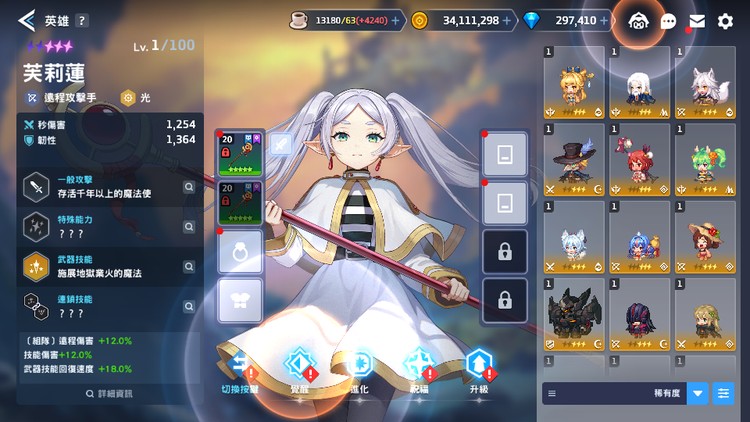Image resolution: width=750 pixels, height=422 pixels.
Task: Add more coffee stamina
Action: [395, 20]
